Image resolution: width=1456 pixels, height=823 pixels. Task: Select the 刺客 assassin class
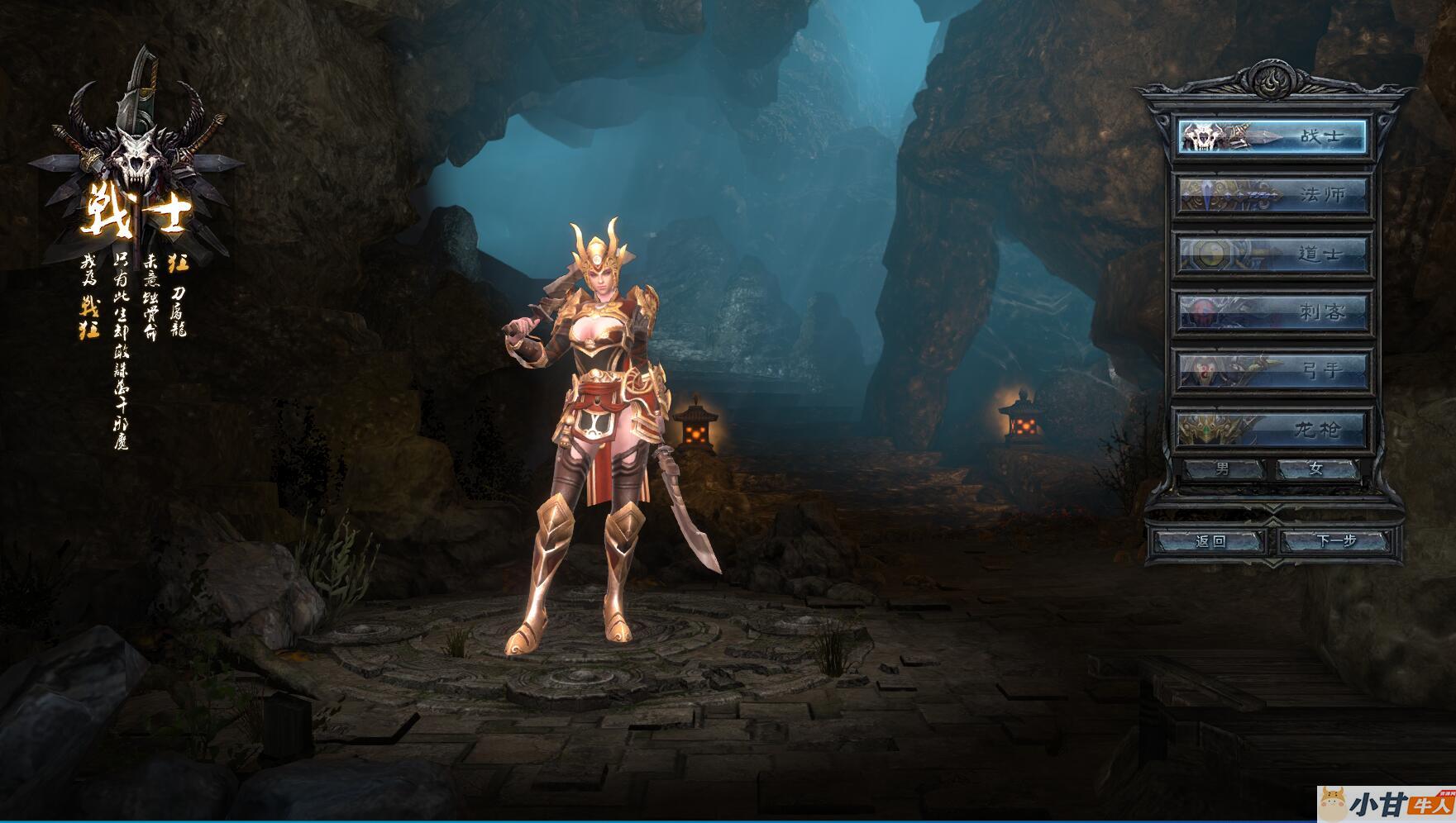pyautogui.click(x=1272, y=312)
